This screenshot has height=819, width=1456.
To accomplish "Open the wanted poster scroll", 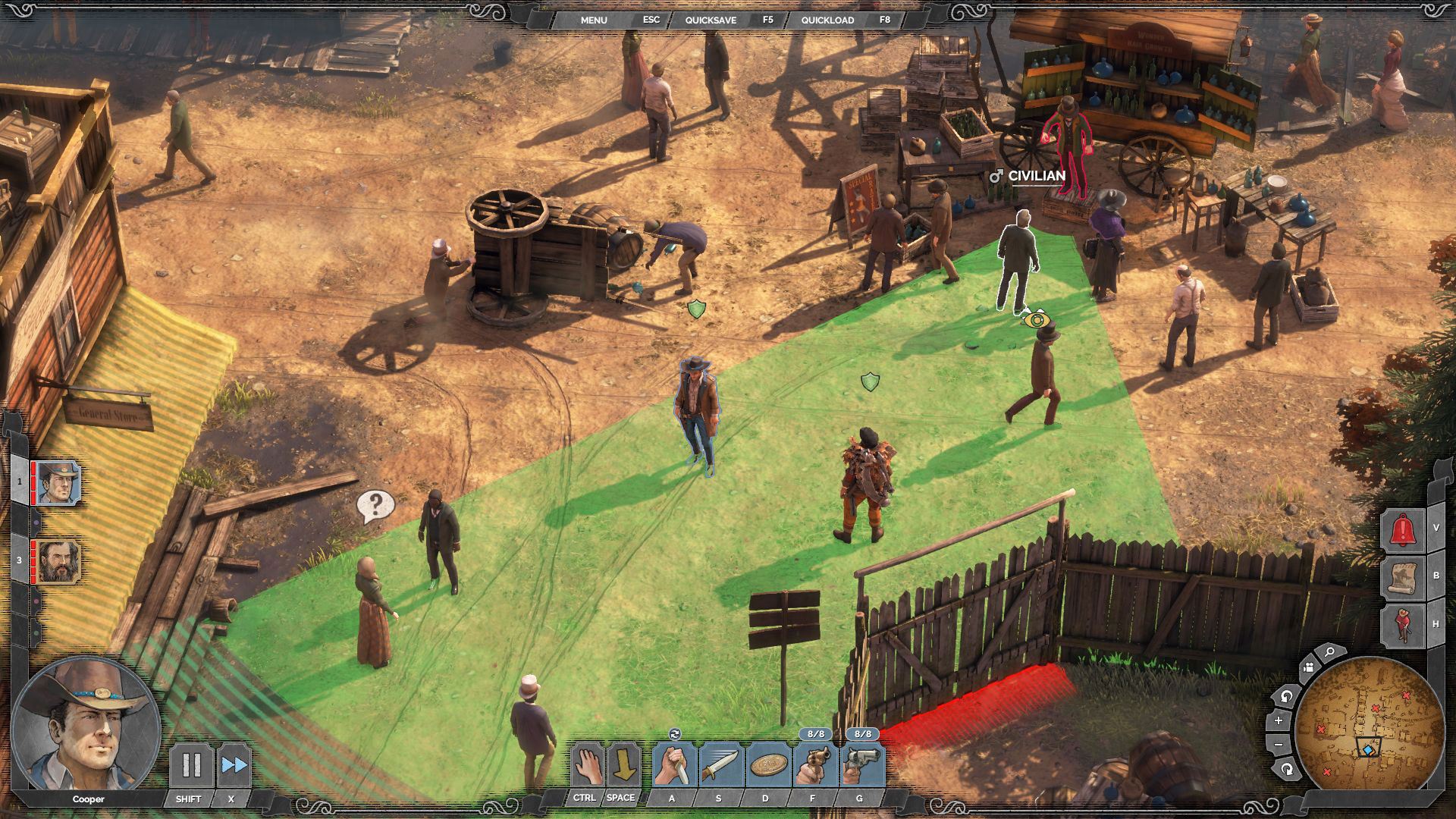I will click(x=1402, y=578).
